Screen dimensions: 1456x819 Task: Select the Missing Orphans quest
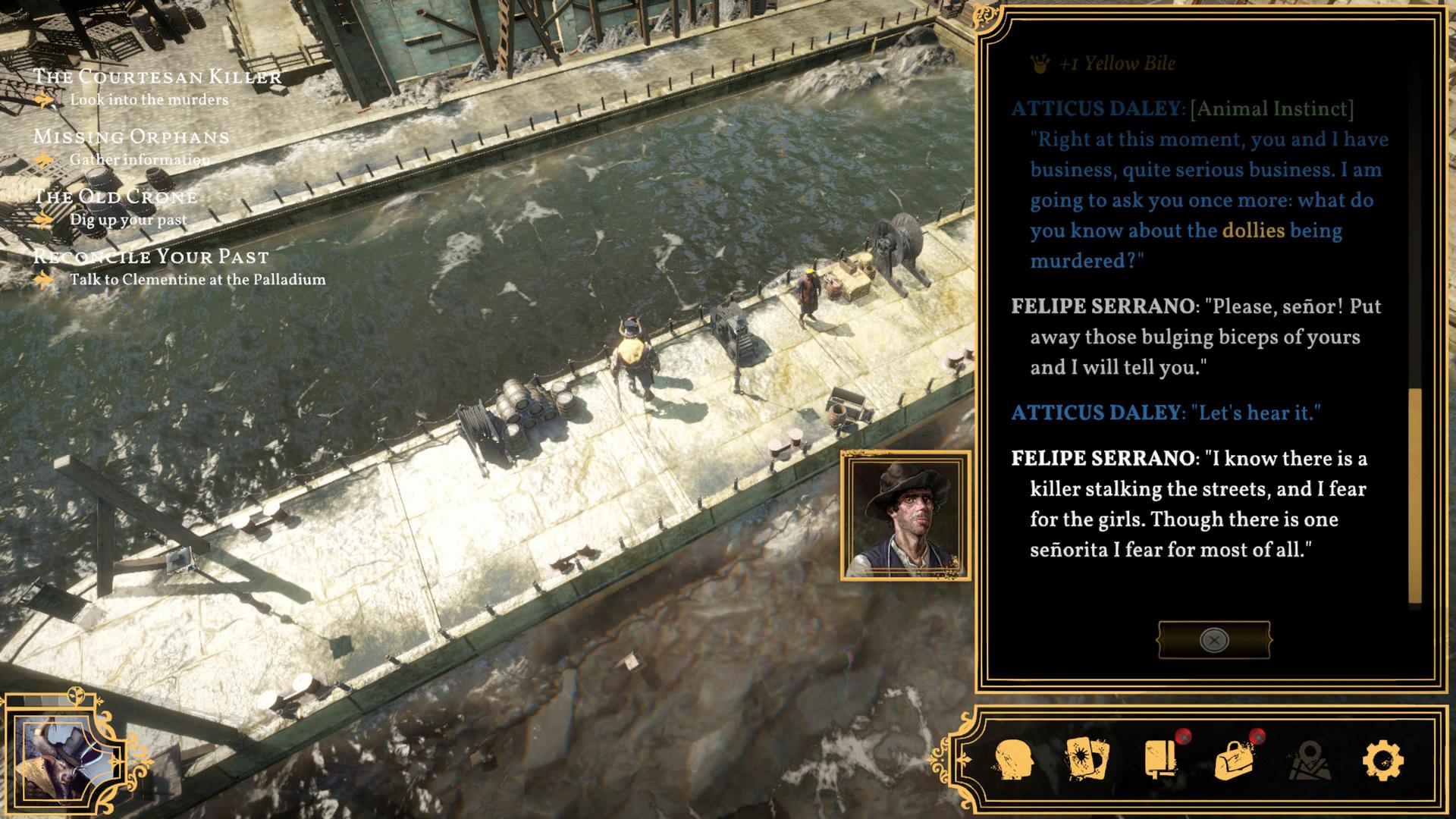131,136
